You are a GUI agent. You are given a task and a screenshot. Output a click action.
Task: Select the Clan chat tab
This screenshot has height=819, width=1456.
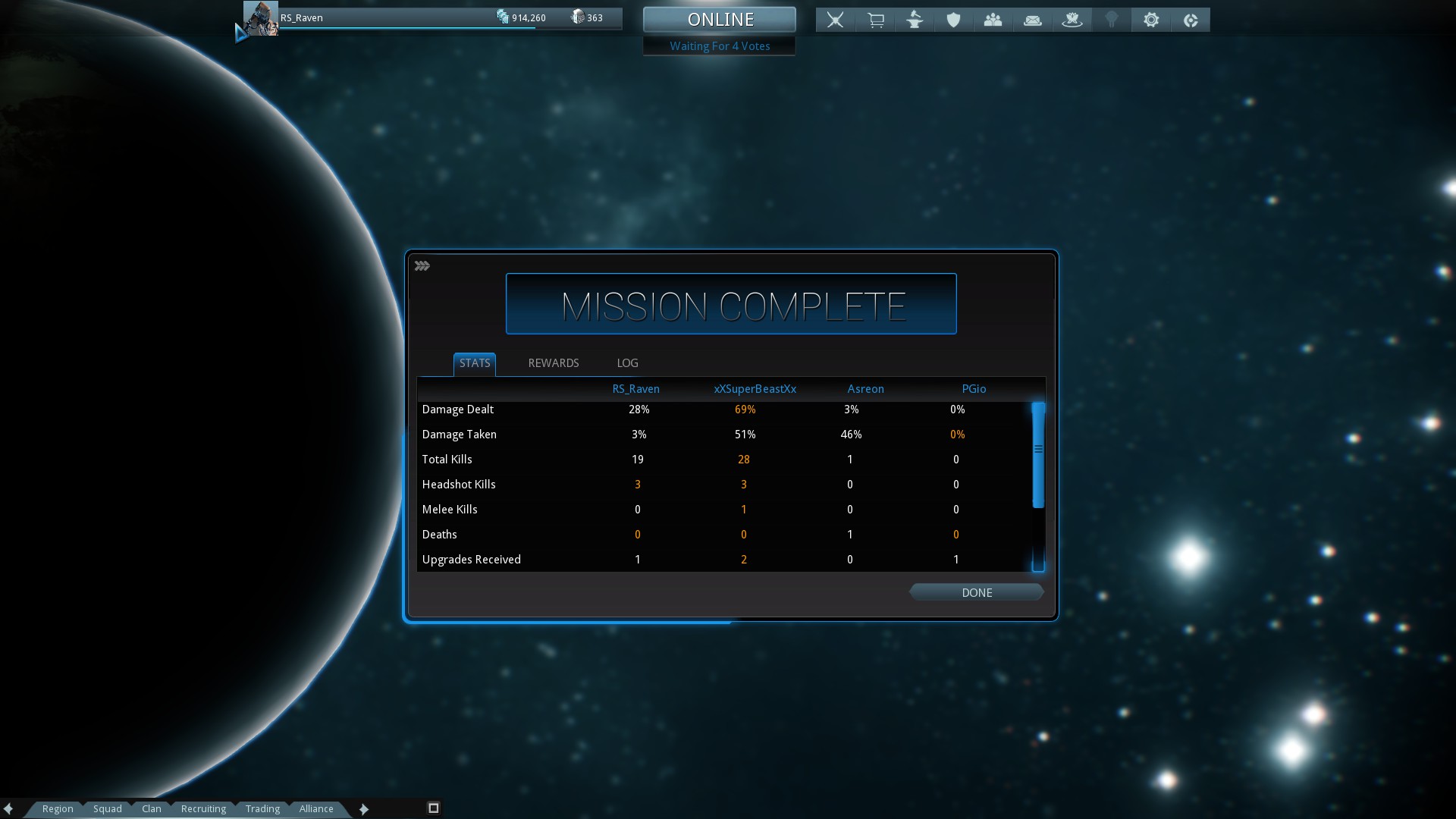[151, 808]
